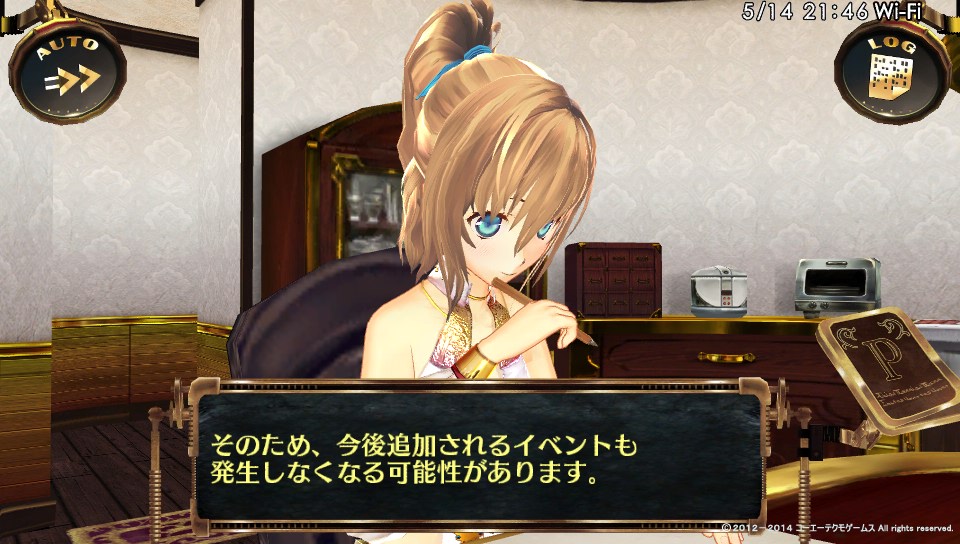Toggle AUTO text advance mode
The image size is (960, 544).
pos(67,68)
